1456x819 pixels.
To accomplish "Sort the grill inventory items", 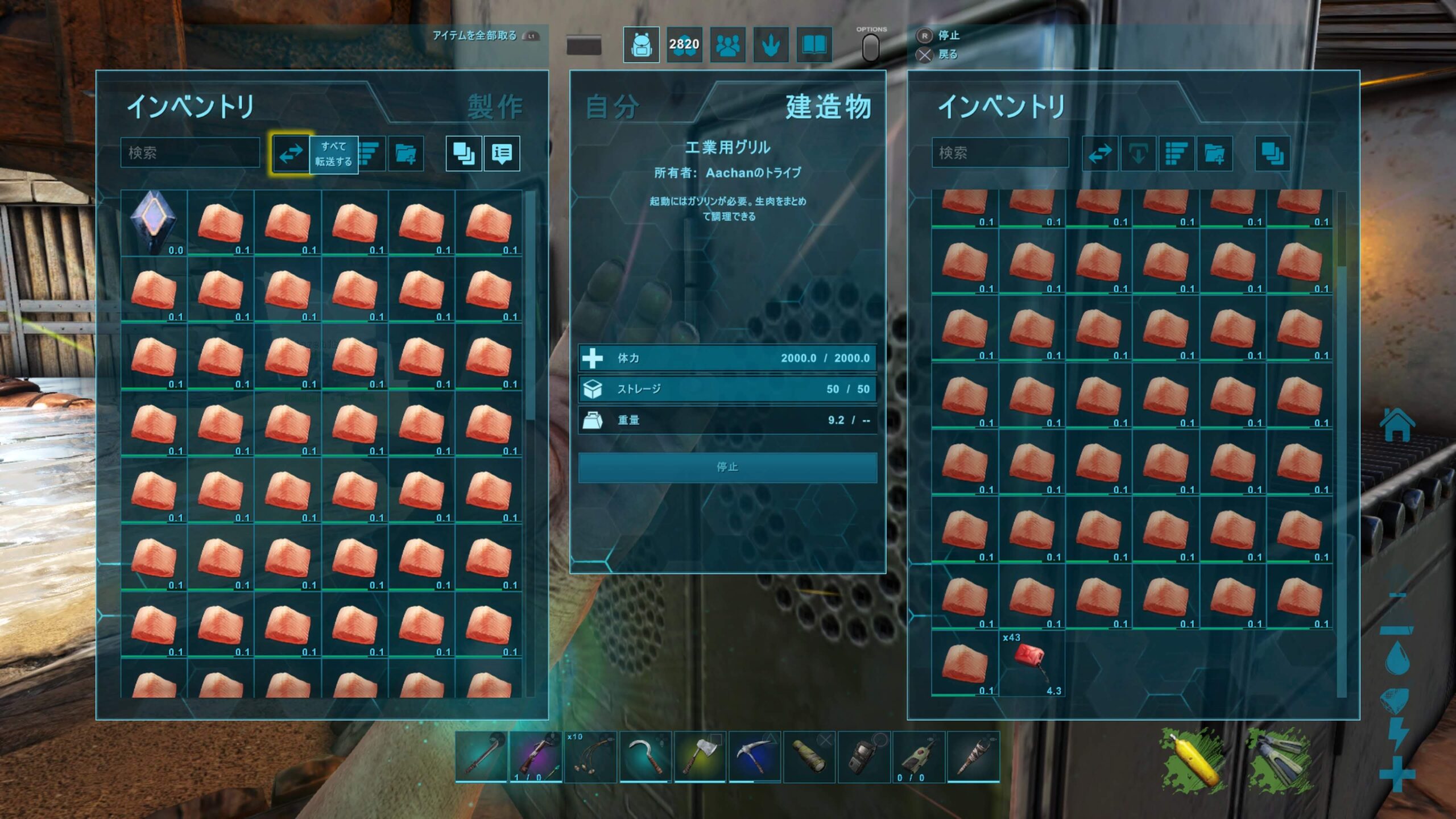I will pyautogui.click(x=1176, y=153).
